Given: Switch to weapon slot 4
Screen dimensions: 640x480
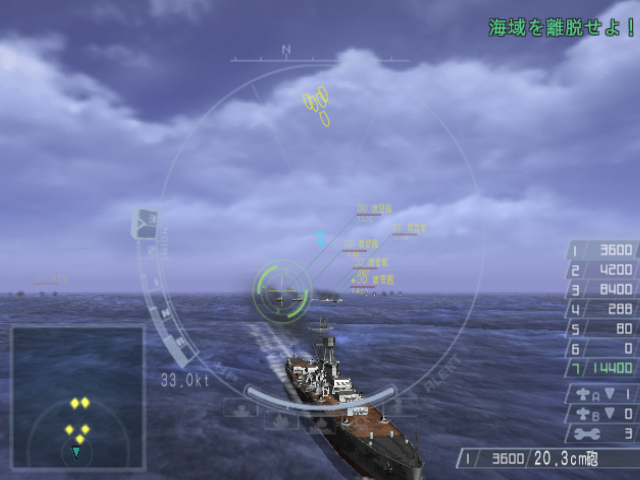Looking at the screenshot, I should coord(603,309).
